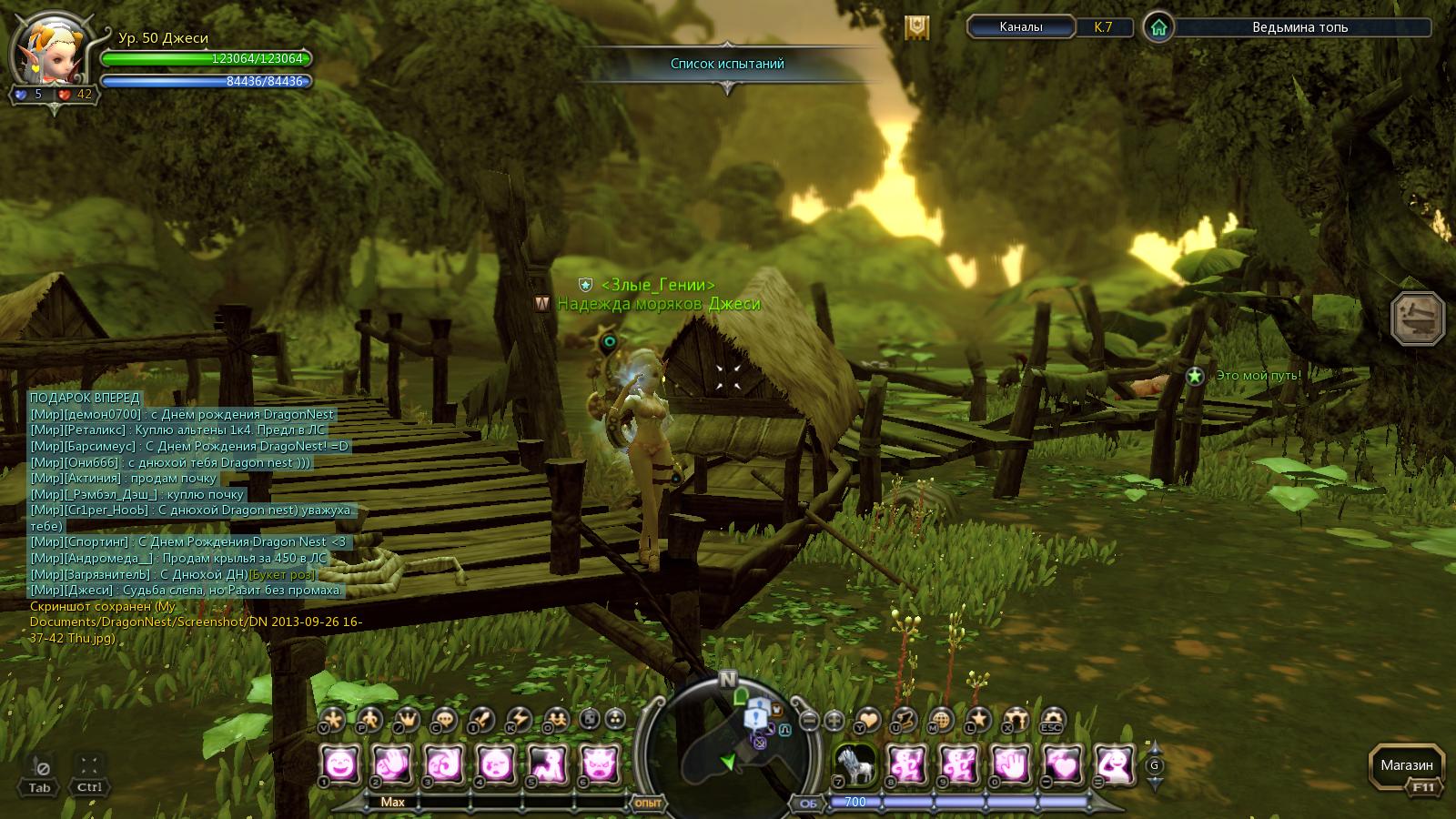Open the lightning bolt skills icon
1456x819 pixels.
pos(519,721)
